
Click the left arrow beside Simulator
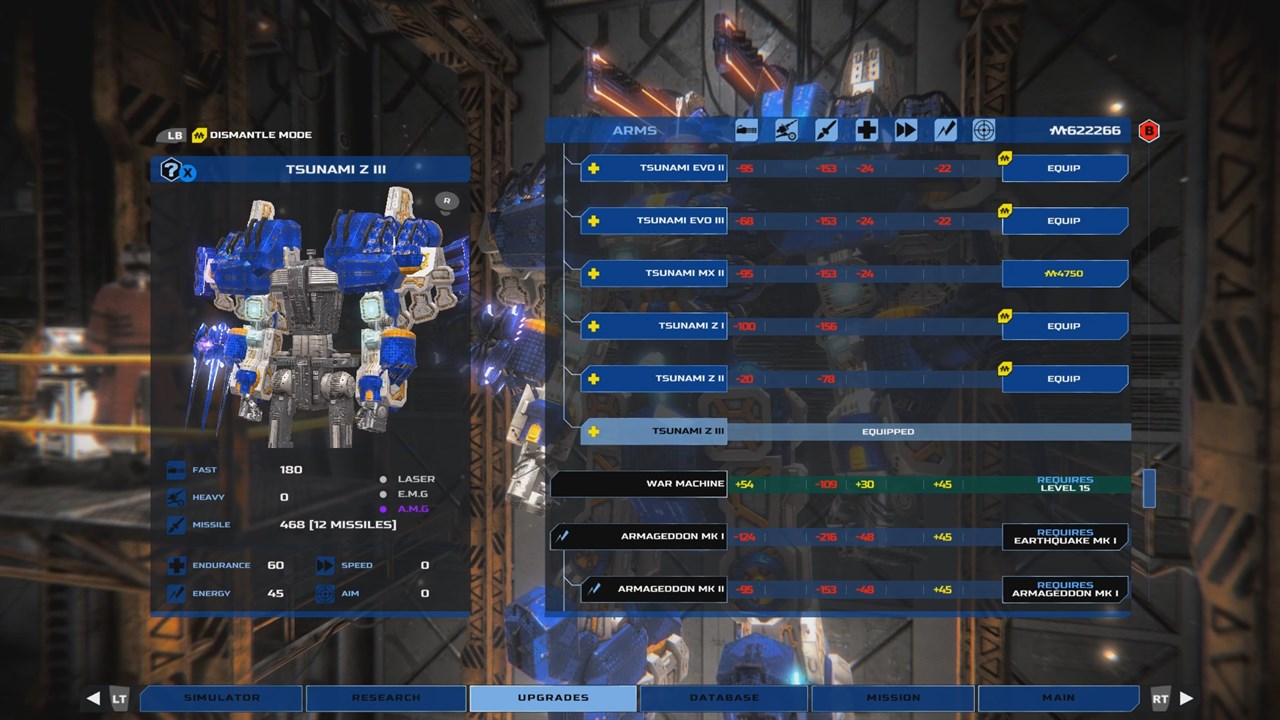coord(93,698)
